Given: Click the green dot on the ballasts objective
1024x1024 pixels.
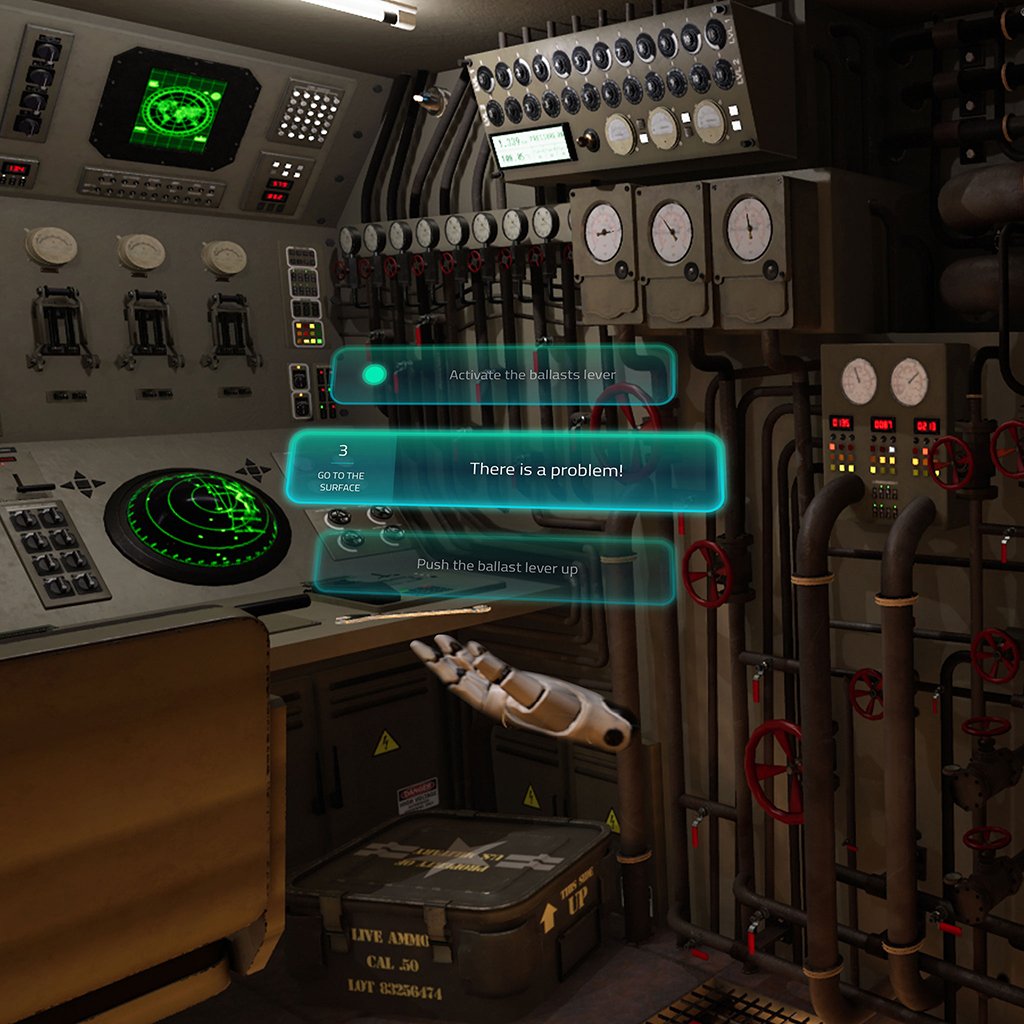Looking at the screenshot, I should coord(374,375).
